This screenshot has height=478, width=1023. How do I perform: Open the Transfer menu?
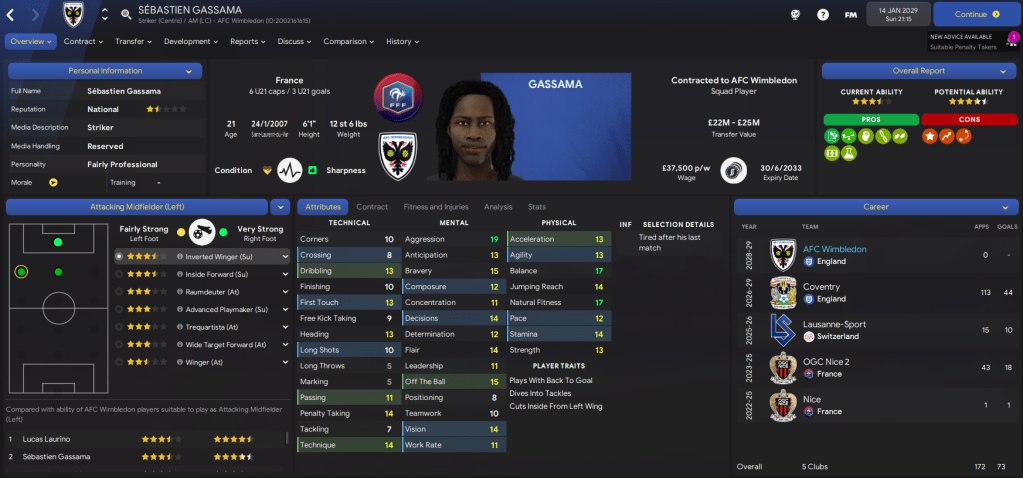(x=133, y=42)
